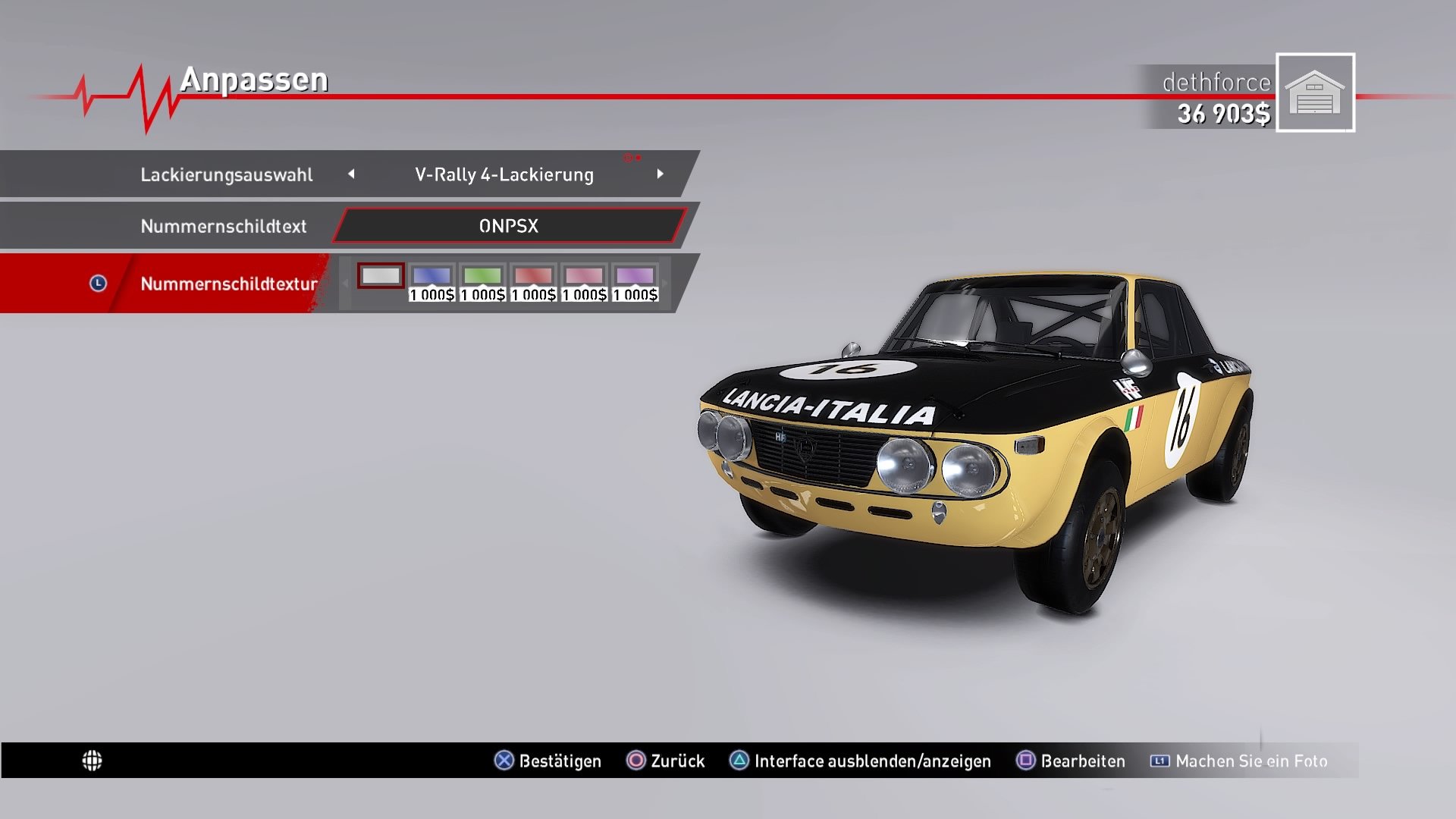This screenshot has height=819, width=1456.
Task: Click the globe icon in the bottom corner
Action: pyautogui.click(x=93, y=761)
